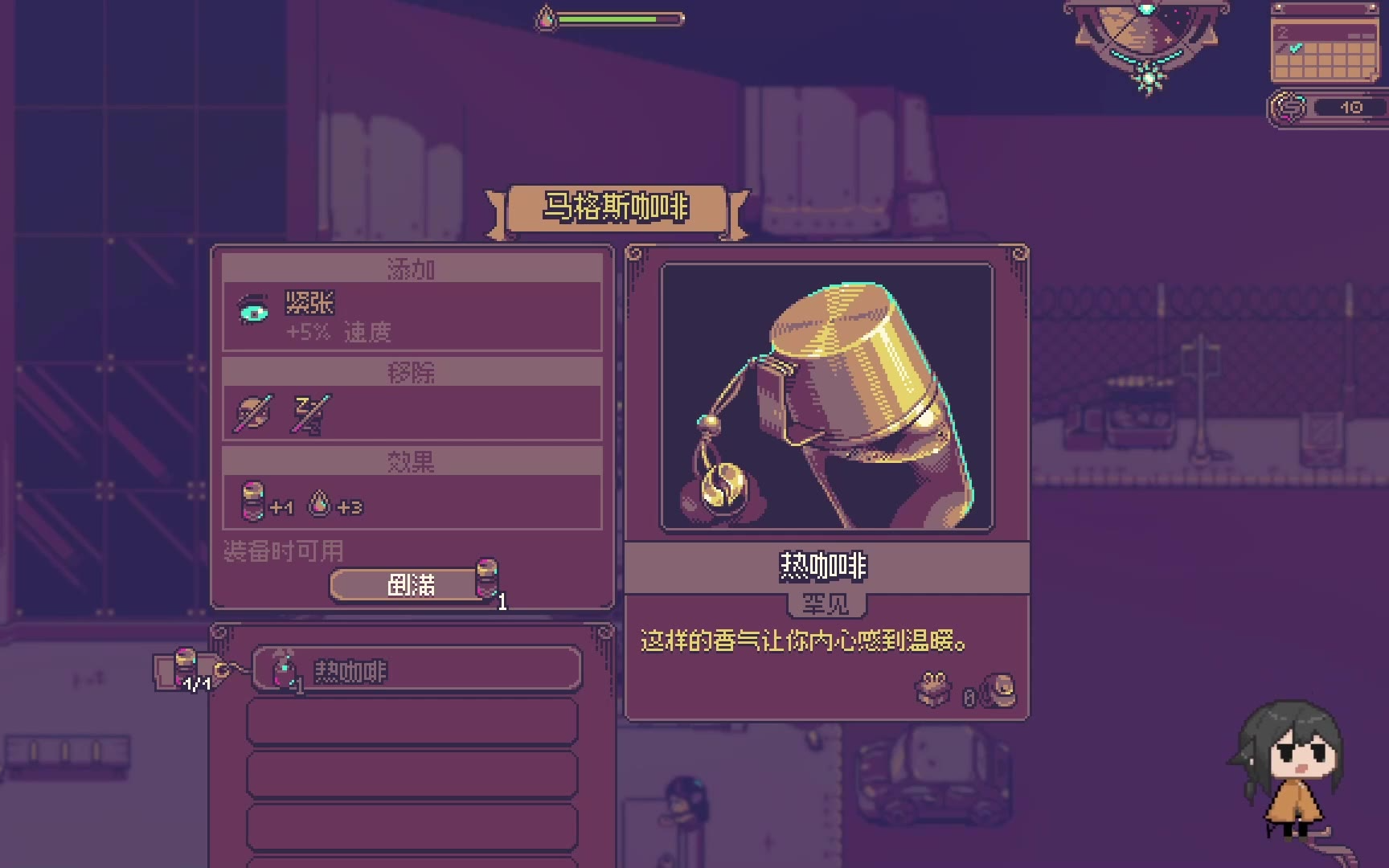Select the 热咖啡 item row
This screenshot has width=1389, height=868.
[x=416, y=669]
